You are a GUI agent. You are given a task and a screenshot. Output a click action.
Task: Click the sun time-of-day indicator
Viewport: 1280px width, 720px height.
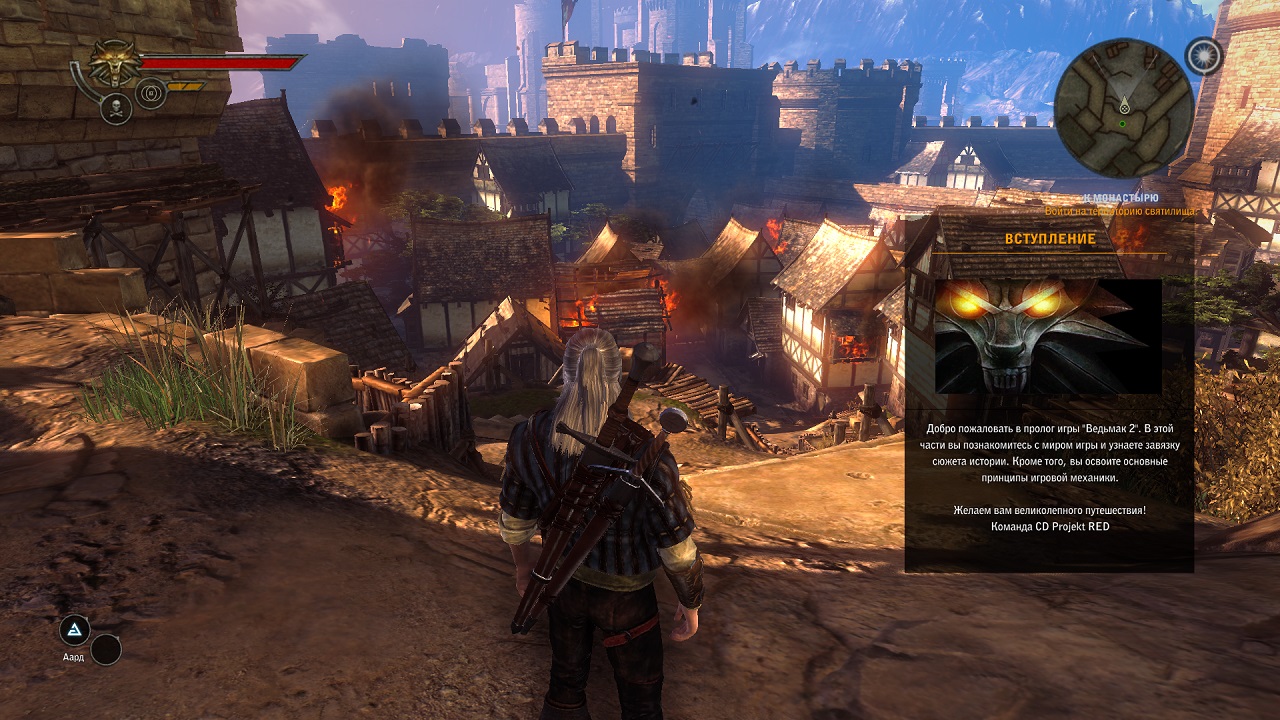point(1204,56)
